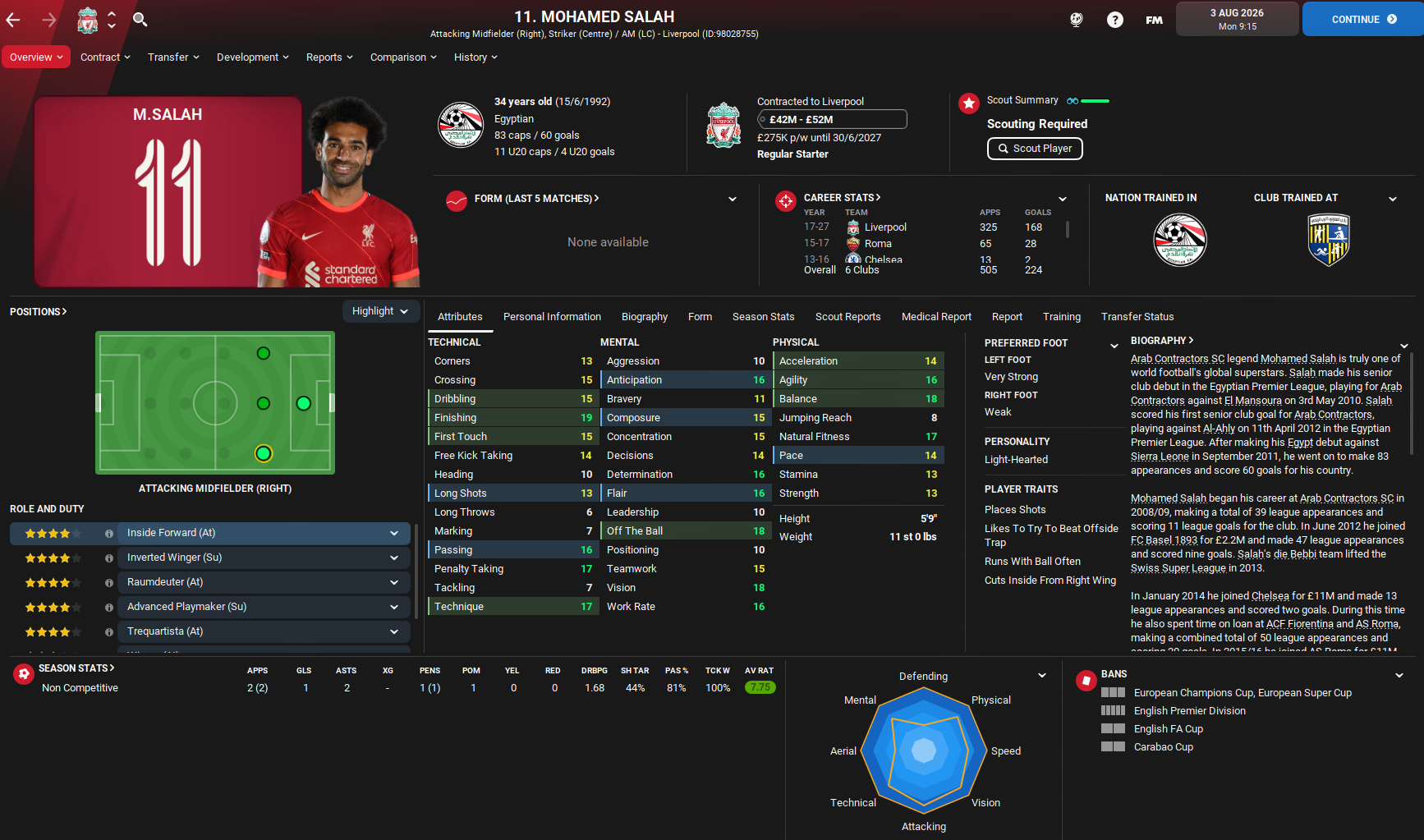Click the Scout Player button

pos(1035,149)
